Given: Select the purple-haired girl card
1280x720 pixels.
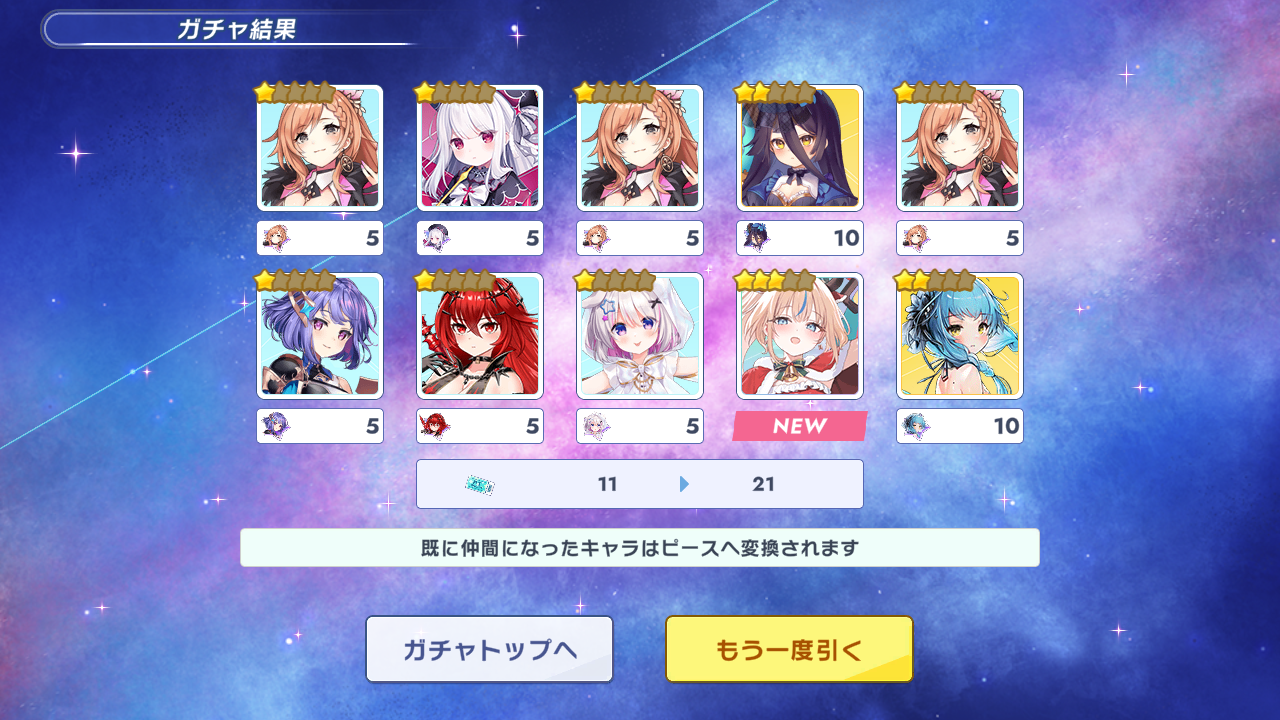Looking at the screenshot, I should (x=320, y=336).
